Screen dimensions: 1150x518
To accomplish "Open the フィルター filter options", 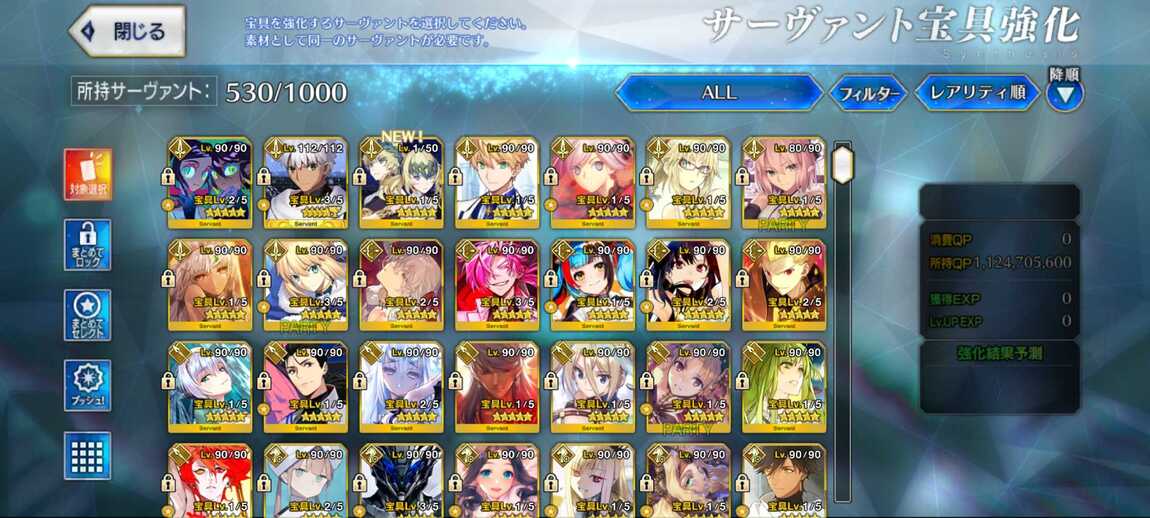I will click(x=868, y=94).
